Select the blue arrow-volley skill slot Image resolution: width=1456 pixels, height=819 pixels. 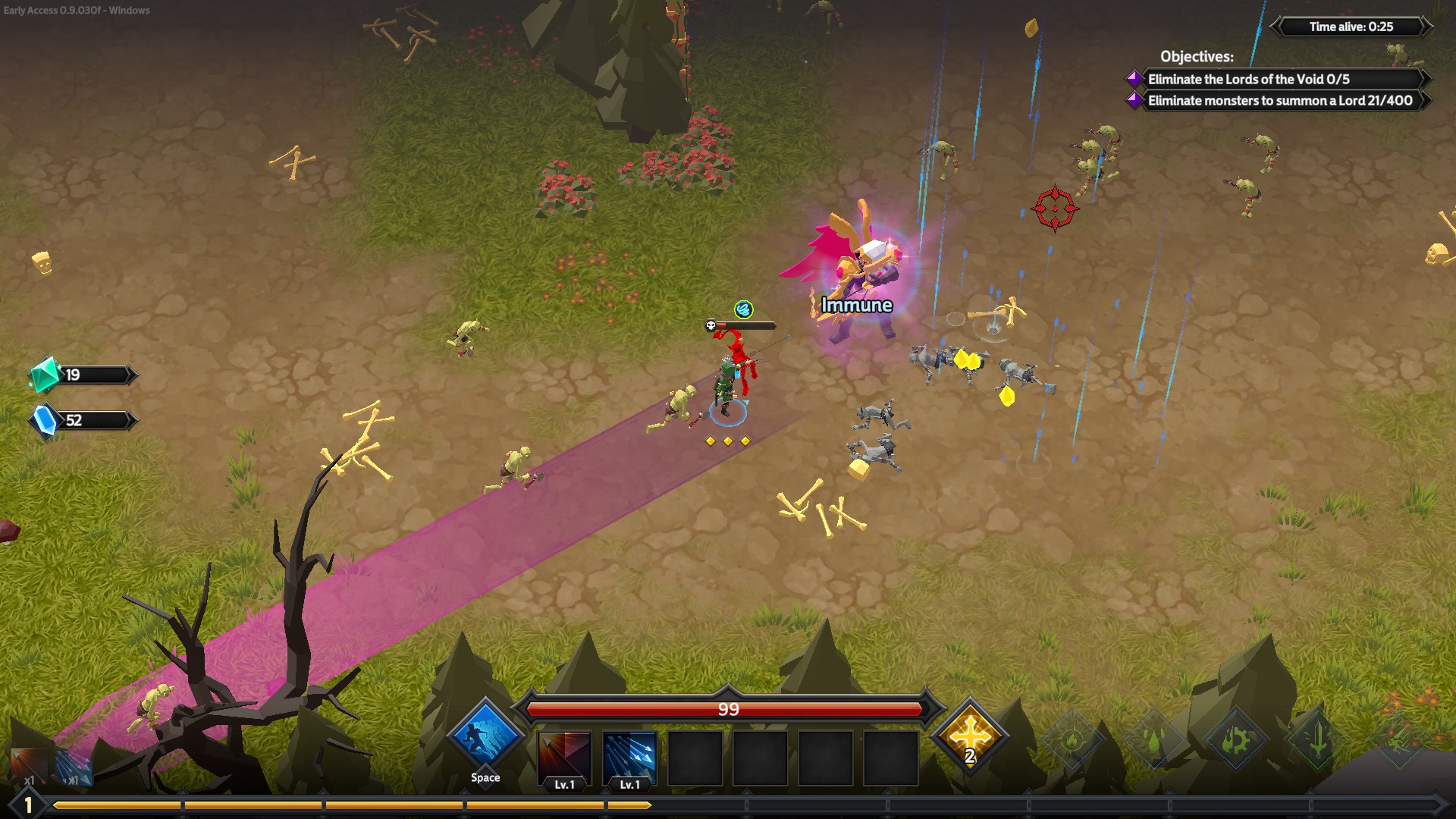click(629, 757)
